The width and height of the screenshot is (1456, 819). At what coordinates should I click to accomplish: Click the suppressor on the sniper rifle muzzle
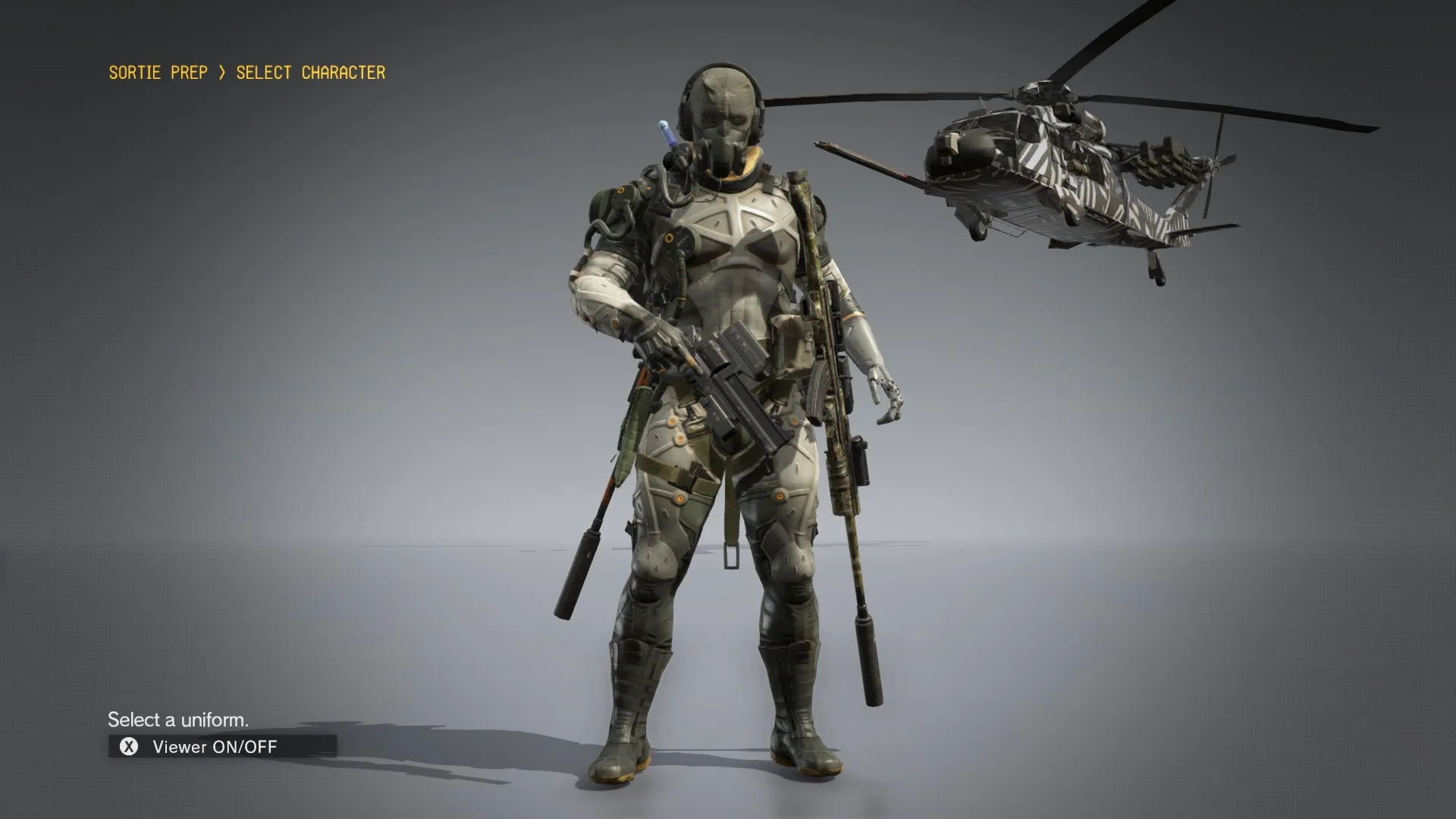[868, 660]
